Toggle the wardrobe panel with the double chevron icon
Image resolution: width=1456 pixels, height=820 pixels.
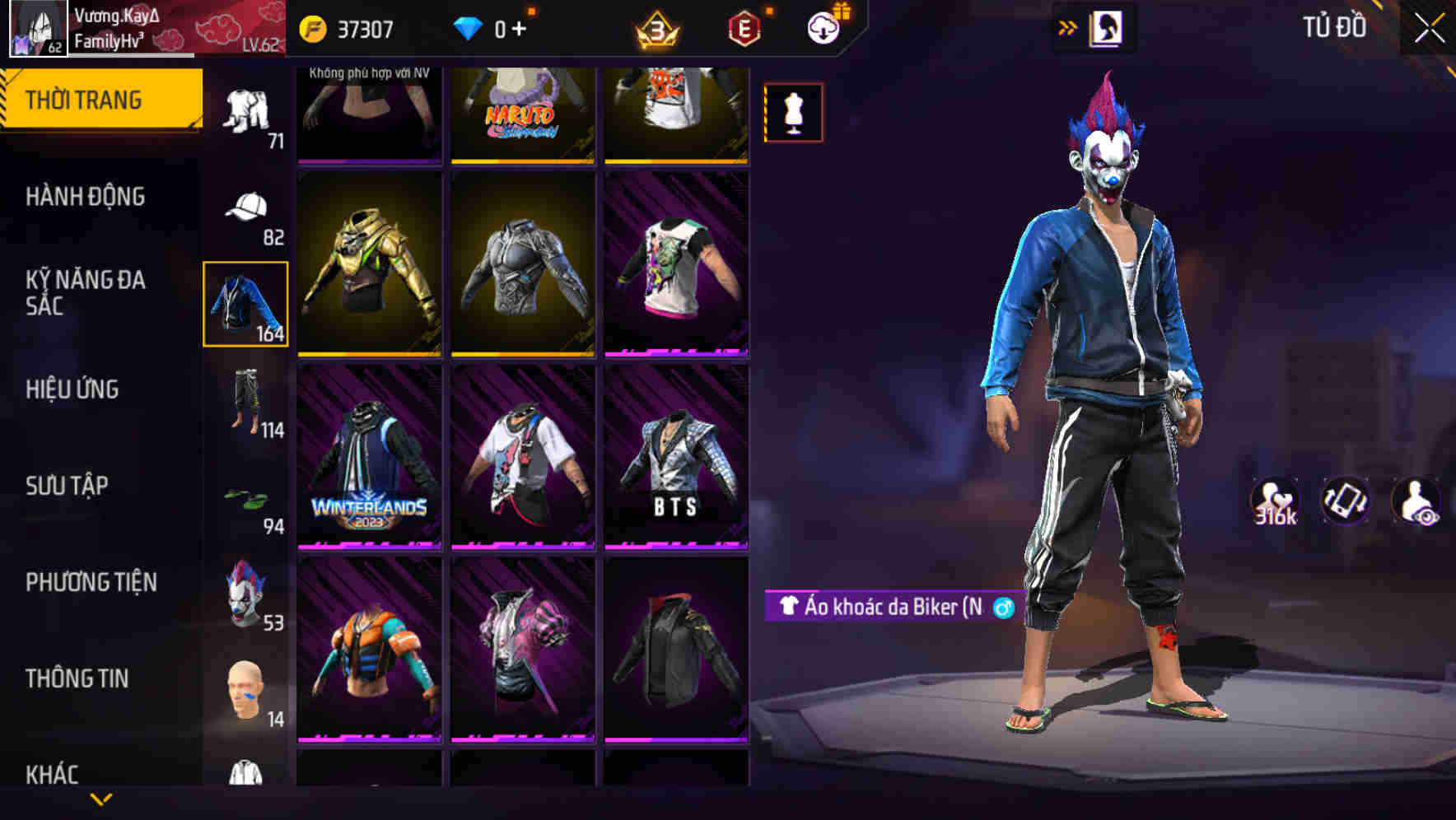[1068, 27]
